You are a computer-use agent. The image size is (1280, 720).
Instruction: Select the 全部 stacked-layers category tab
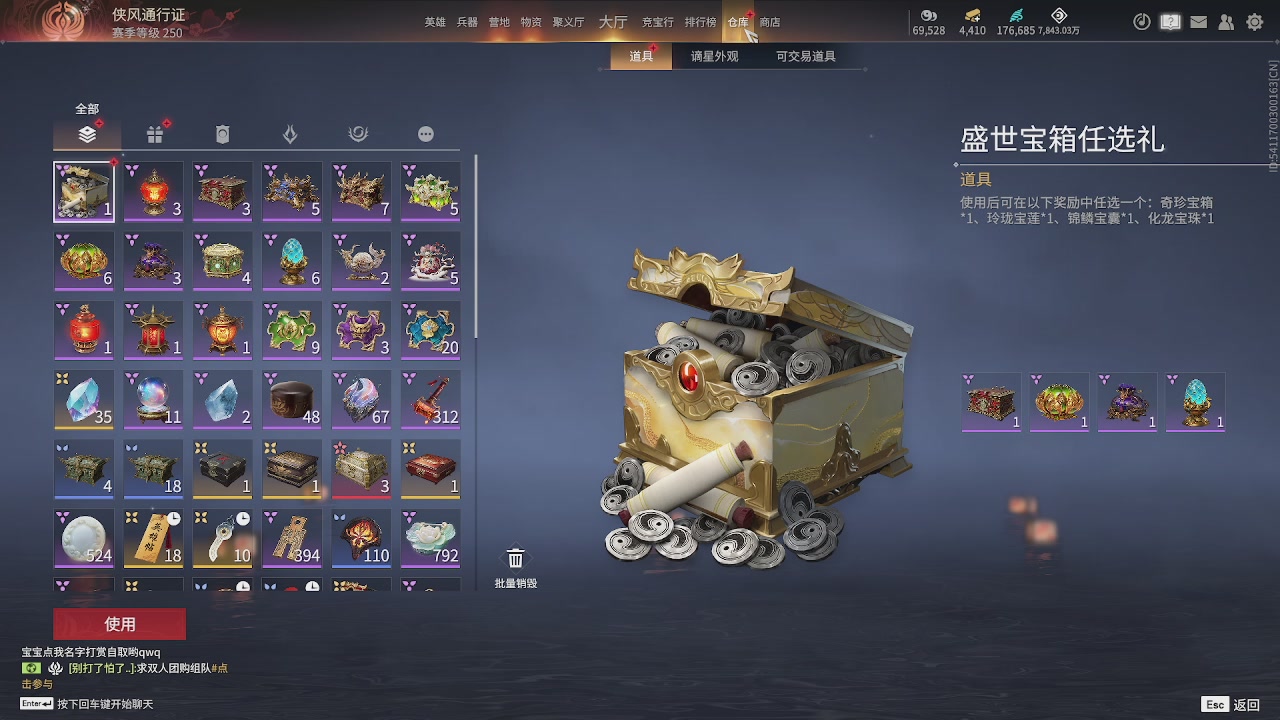coord(87,133)
